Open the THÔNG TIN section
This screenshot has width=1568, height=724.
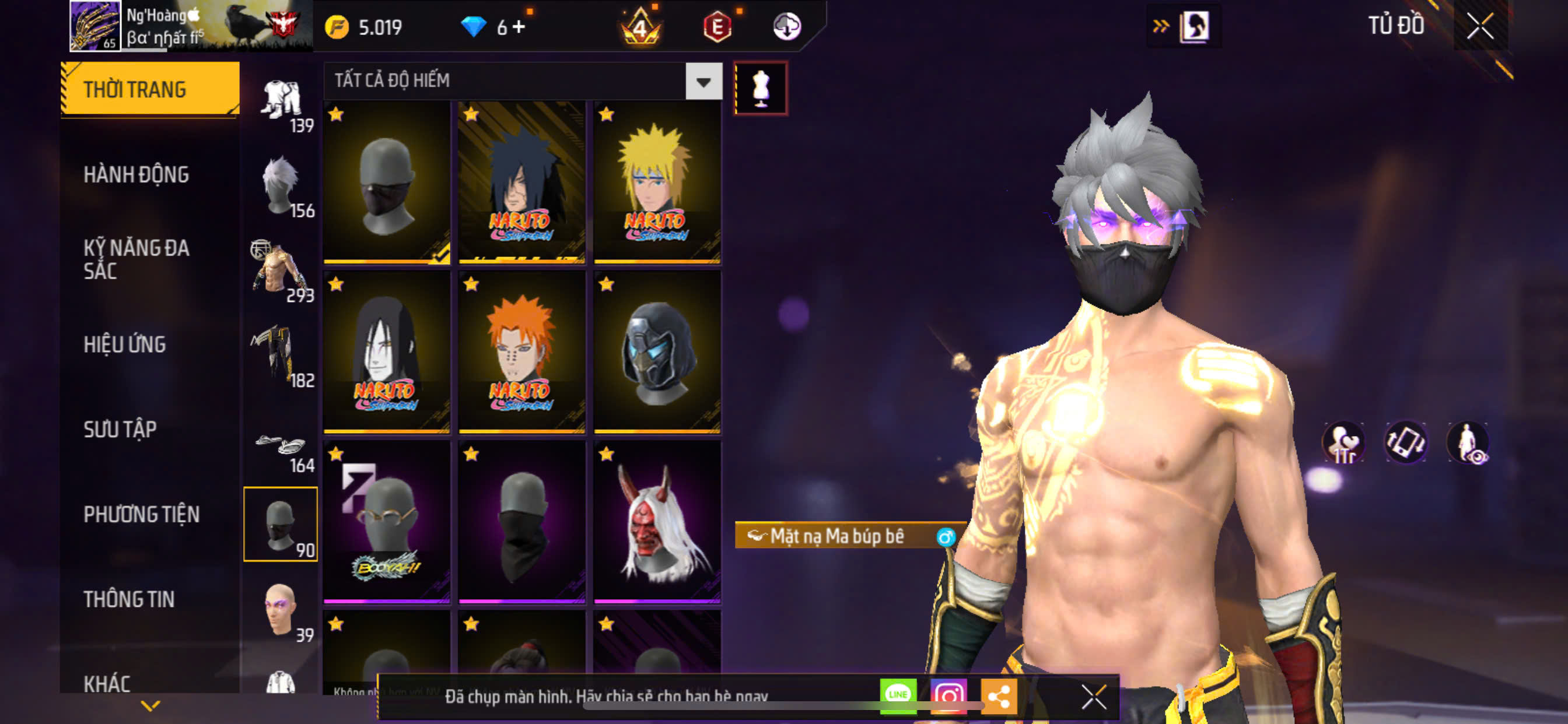point(128,599)
